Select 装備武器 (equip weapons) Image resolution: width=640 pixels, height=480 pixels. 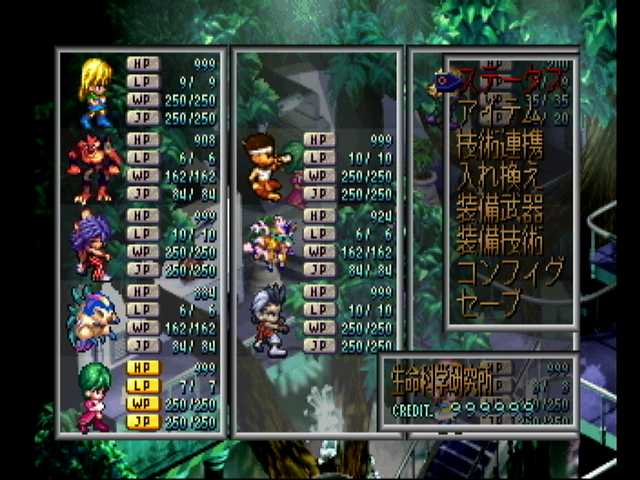coord(499,210)
